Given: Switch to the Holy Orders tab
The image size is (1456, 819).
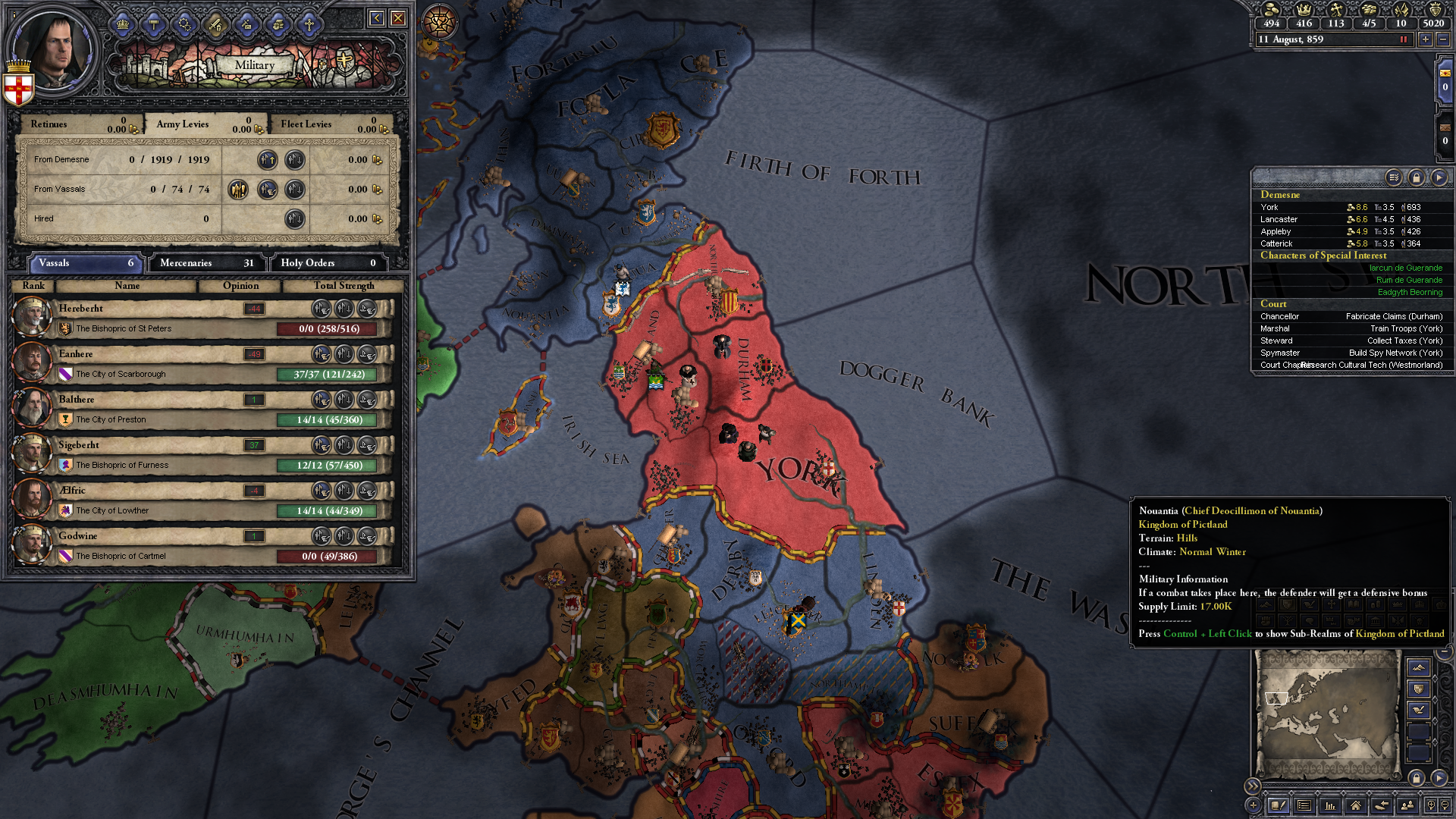Looking at the screenshot, I should coord(328,263).
